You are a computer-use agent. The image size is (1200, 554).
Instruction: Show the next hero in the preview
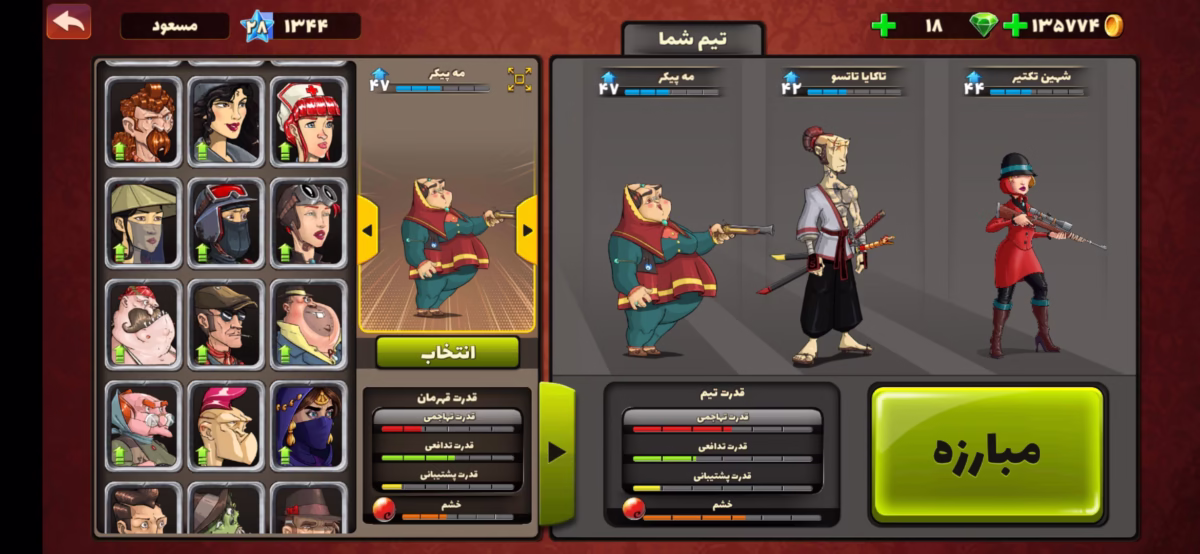coord(527,230)
